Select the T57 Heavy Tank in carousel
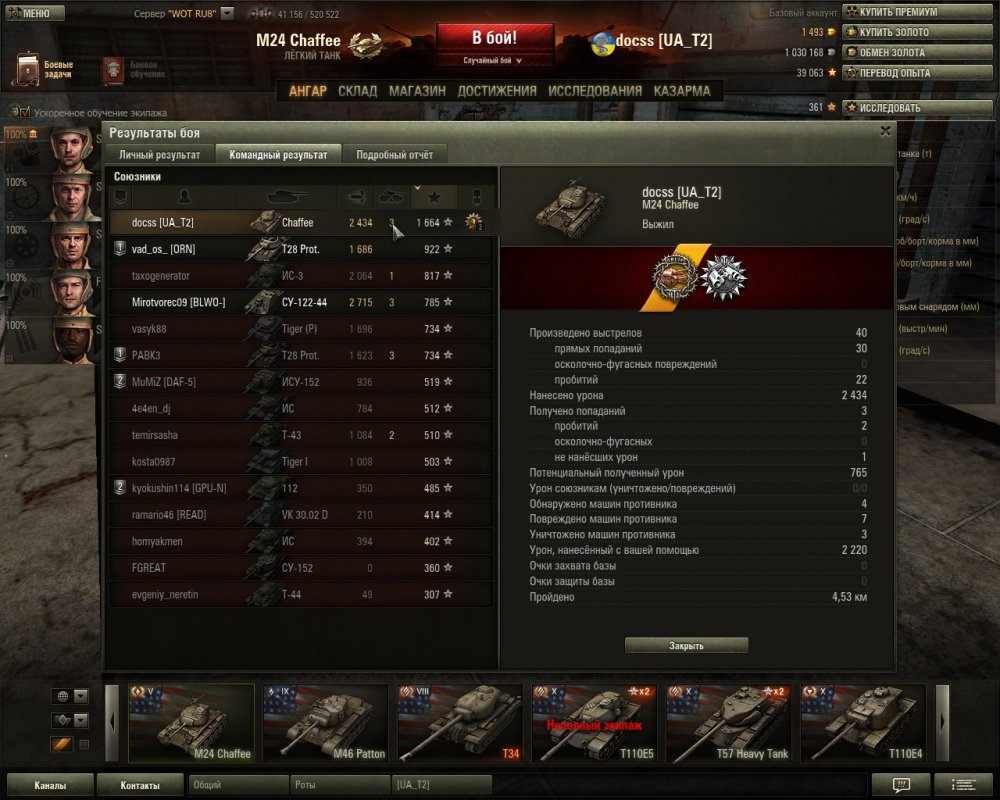 coord(728,723)
